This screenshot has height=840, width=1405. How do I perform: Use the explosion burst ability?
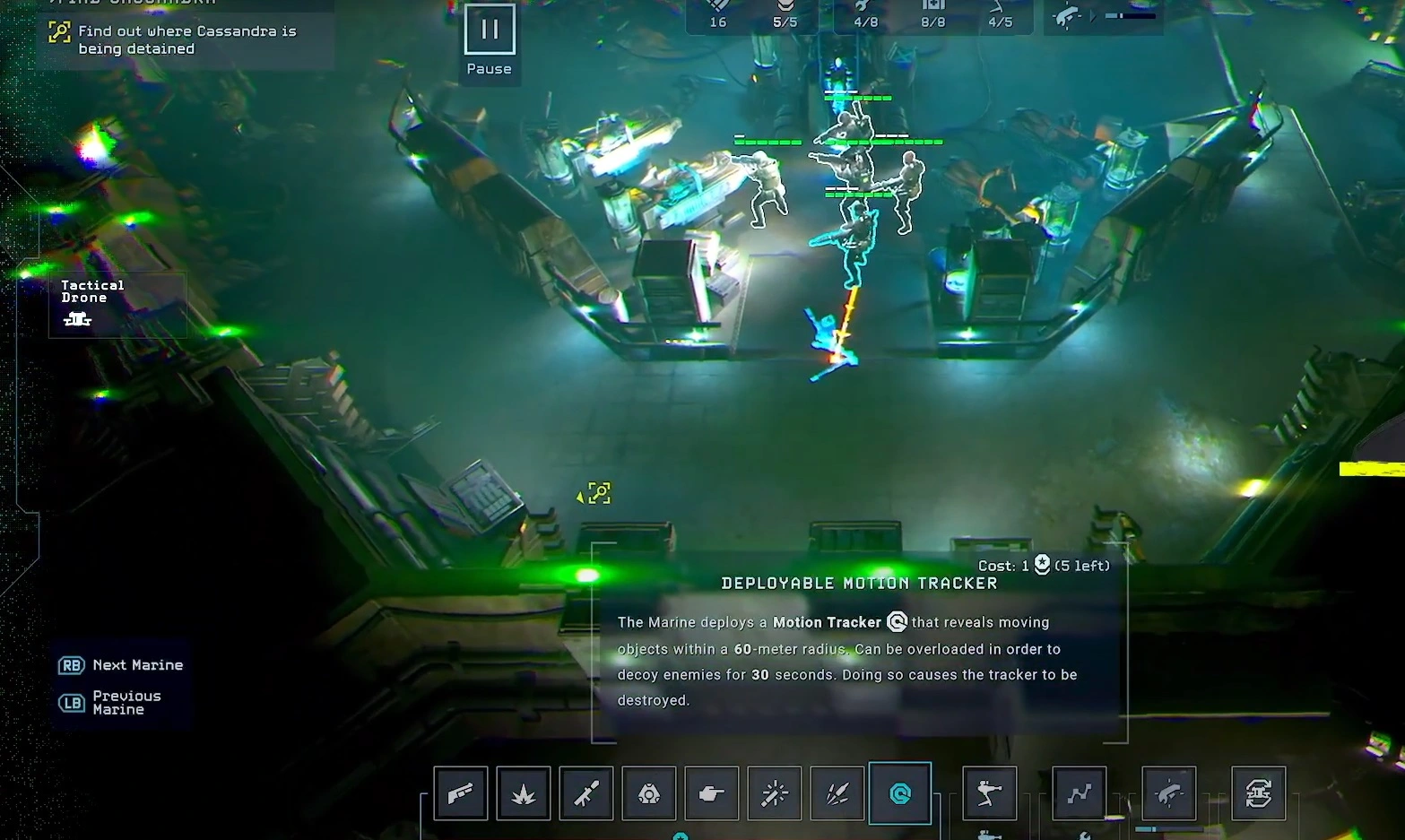point(524,793)
